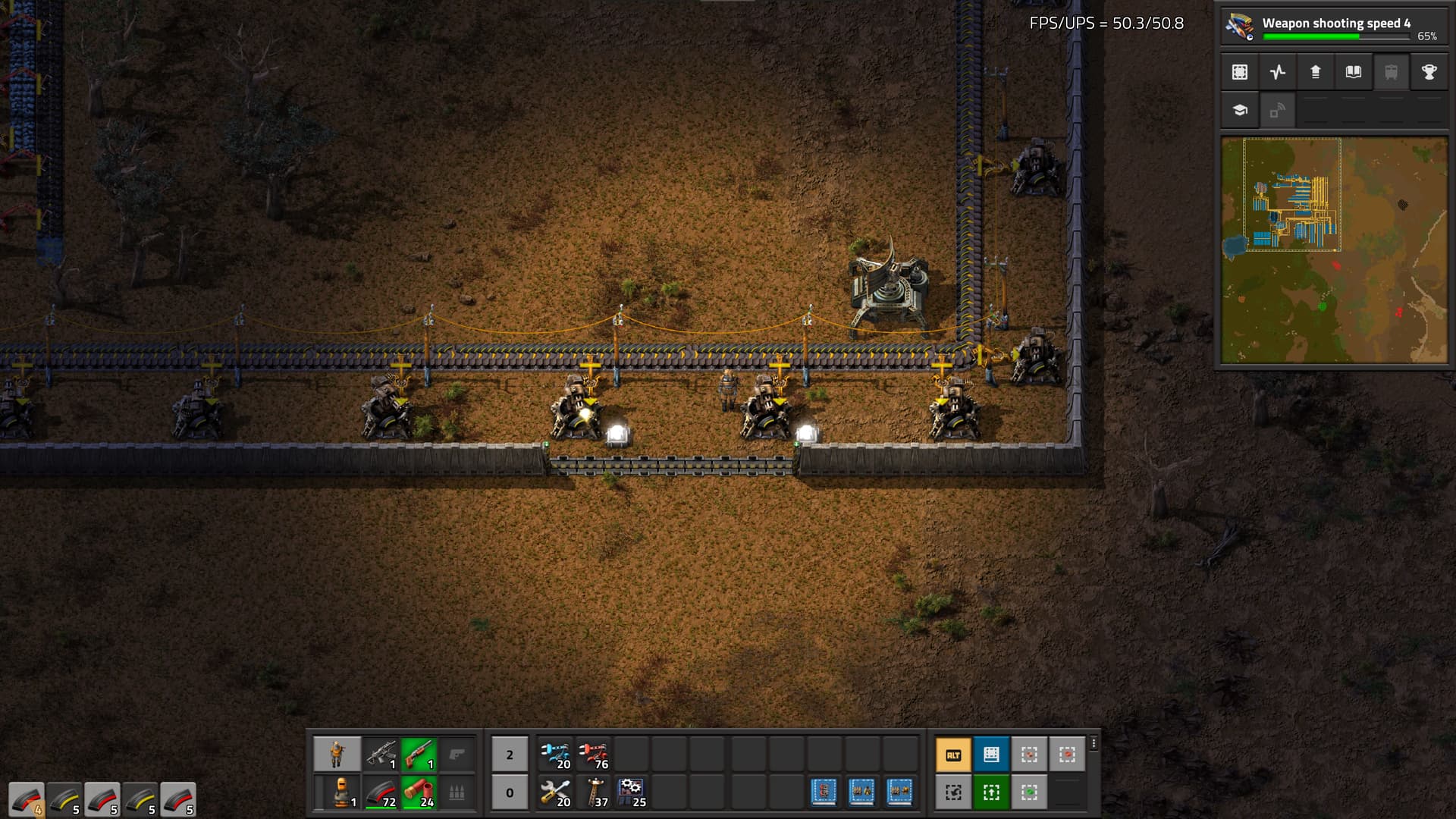Activate the green upgrade planner shortcut
This screenshot has width=1456, height=819.
tap(991, 792)
